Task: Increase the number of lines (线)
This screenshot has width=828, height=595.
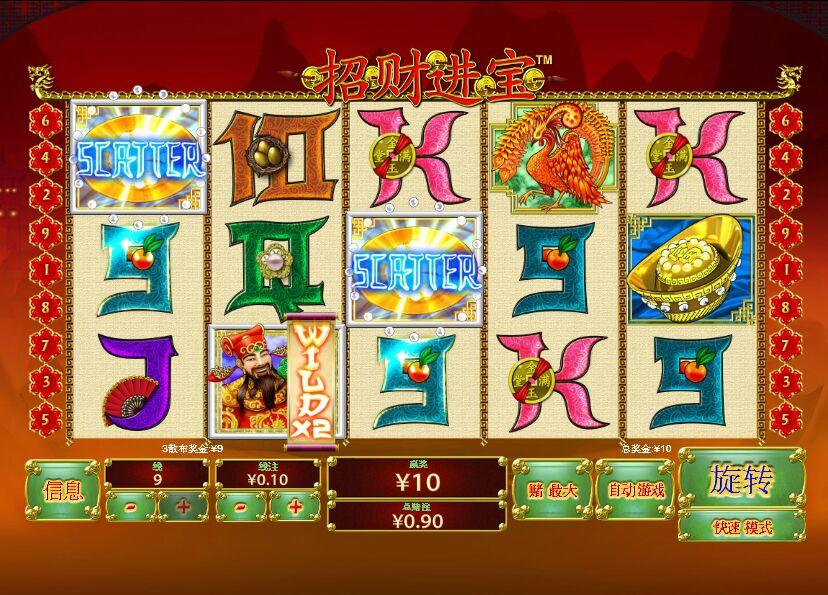Action: tap(183, 506)
